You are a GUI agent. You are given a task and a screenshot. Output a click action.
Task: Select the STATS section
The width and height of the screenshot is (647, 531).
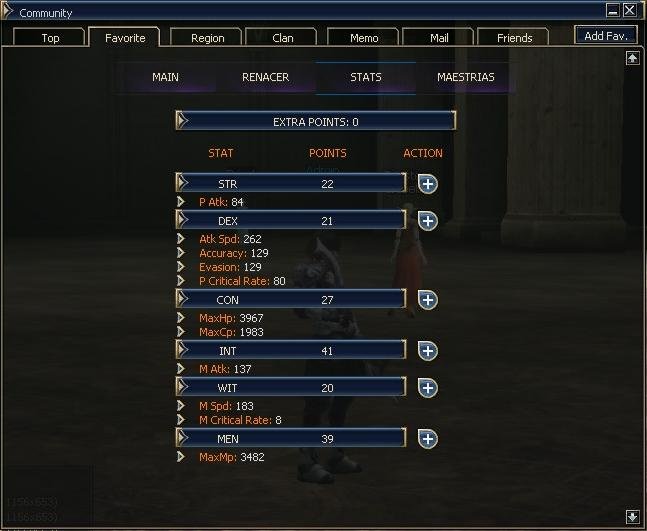365,77
